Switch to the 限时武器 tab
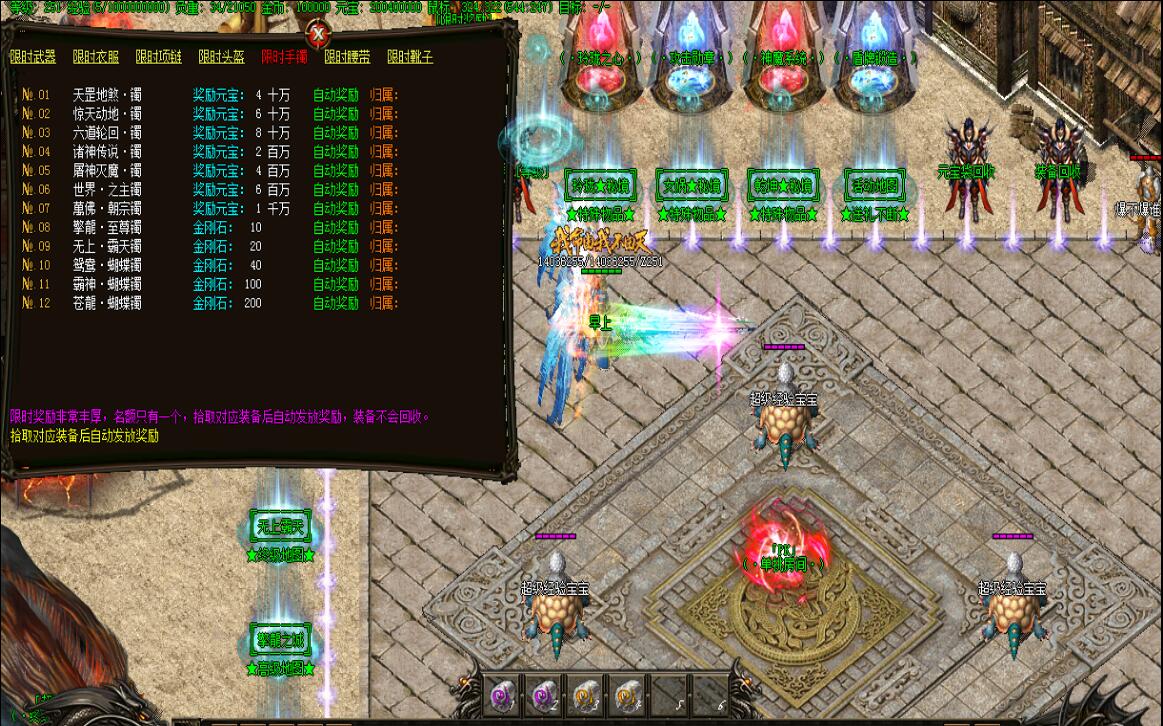Image resolution: width=1163 pixels, height=726 pixels. [x=33, y=57]
